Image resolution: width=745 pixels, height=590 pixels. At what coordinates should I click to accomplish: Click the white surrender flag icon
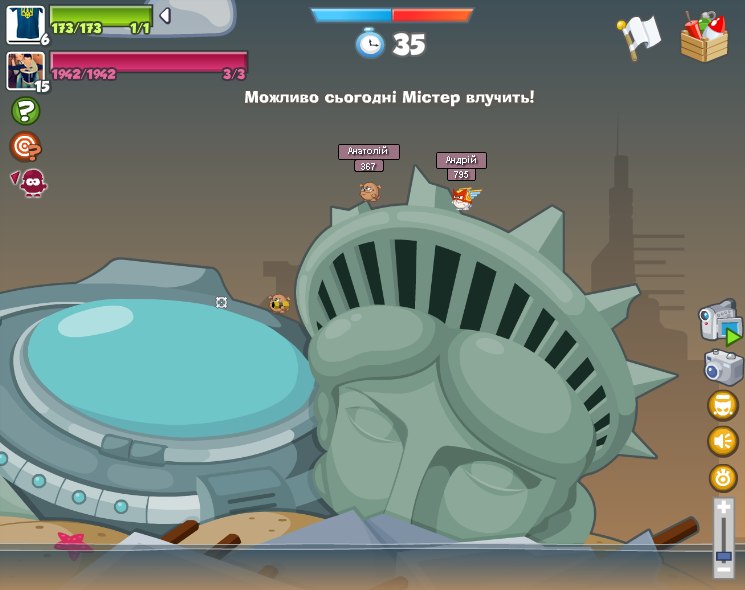638,36
